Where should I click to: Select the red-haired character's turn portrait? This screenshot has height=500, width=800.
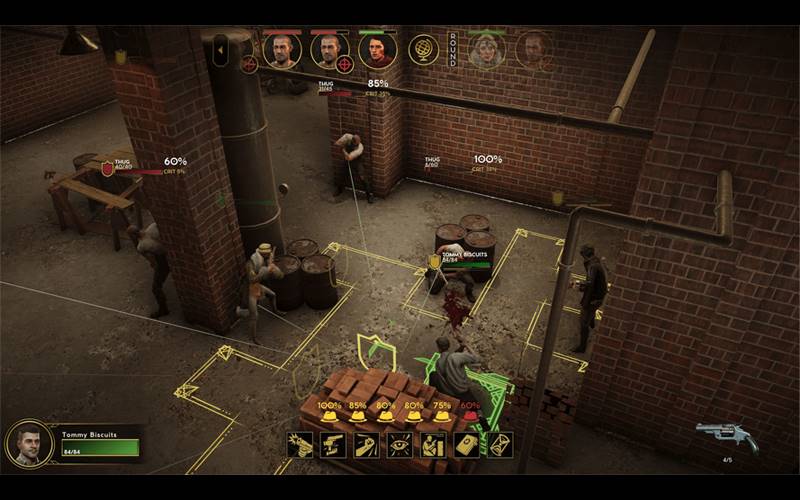point(377,50)
